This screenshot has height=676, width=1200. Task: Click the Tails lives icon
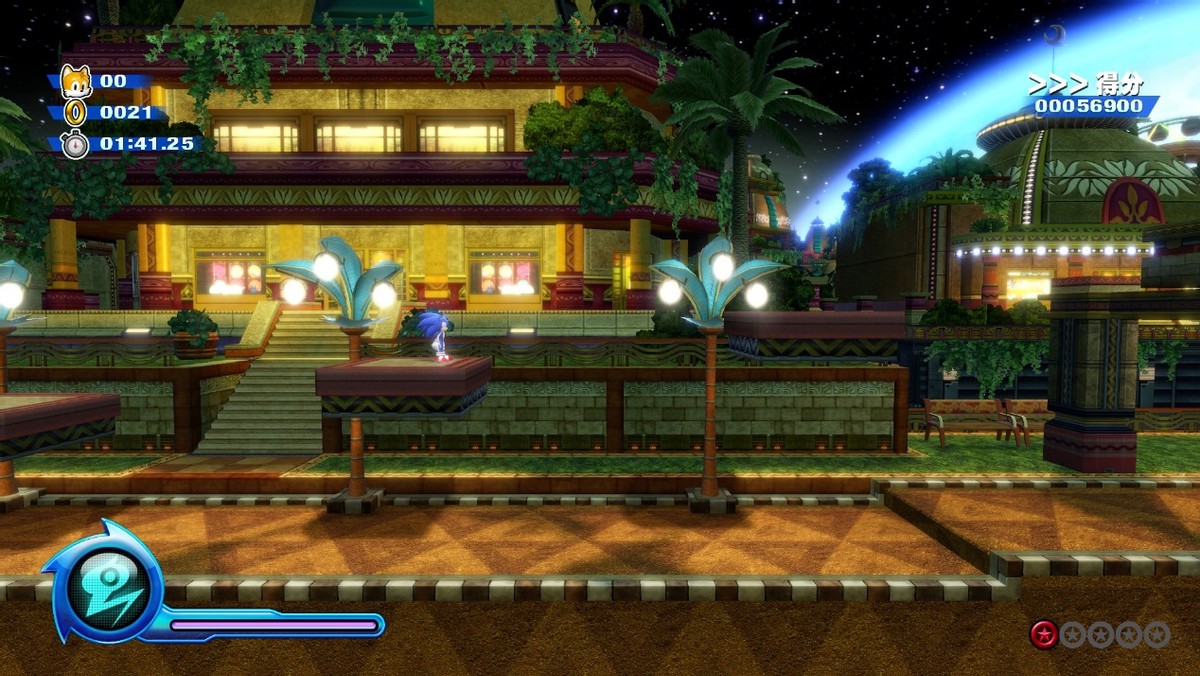(76, 80)
